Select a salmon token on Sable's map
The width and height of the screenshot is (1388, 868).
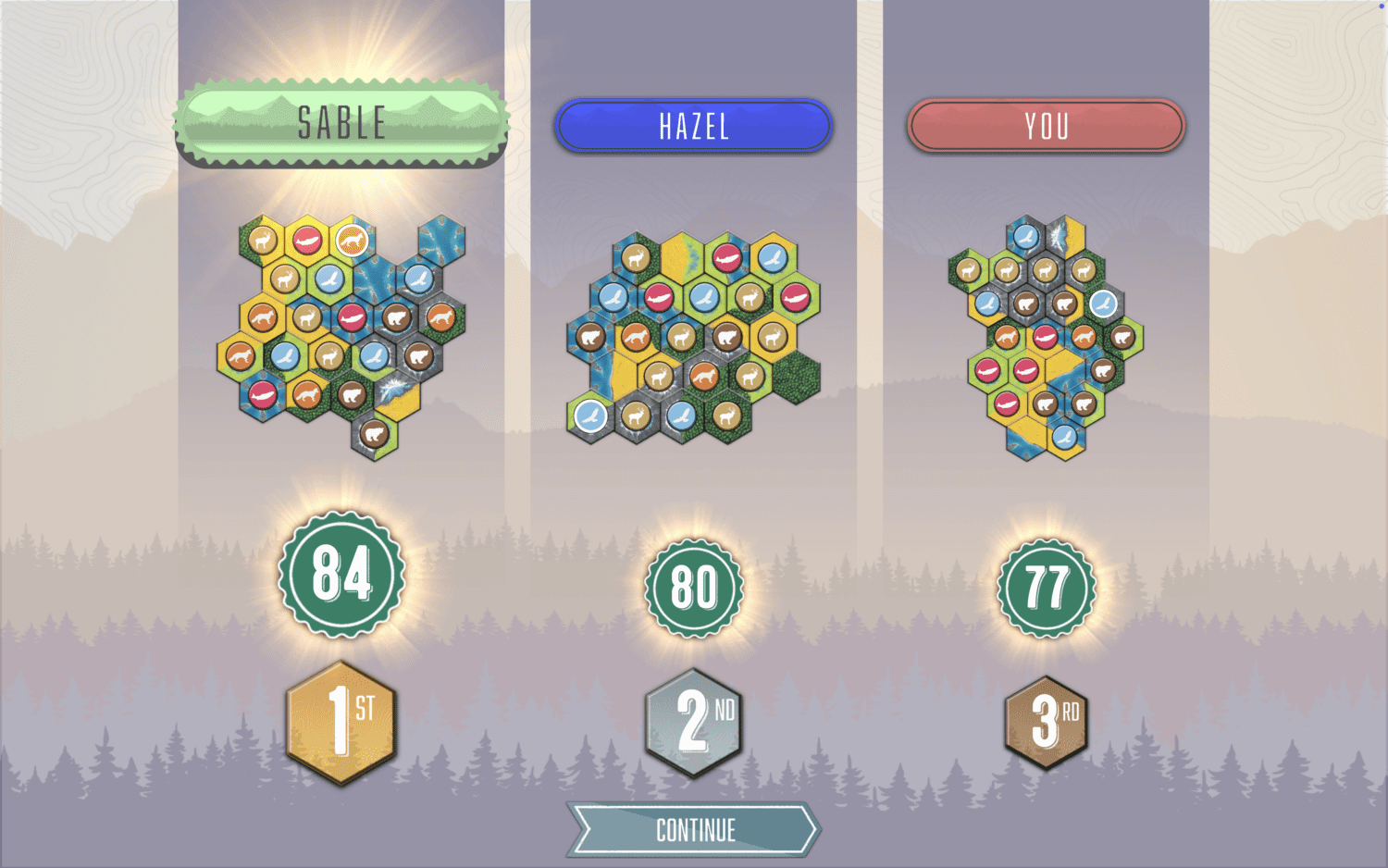click(351, 318)
